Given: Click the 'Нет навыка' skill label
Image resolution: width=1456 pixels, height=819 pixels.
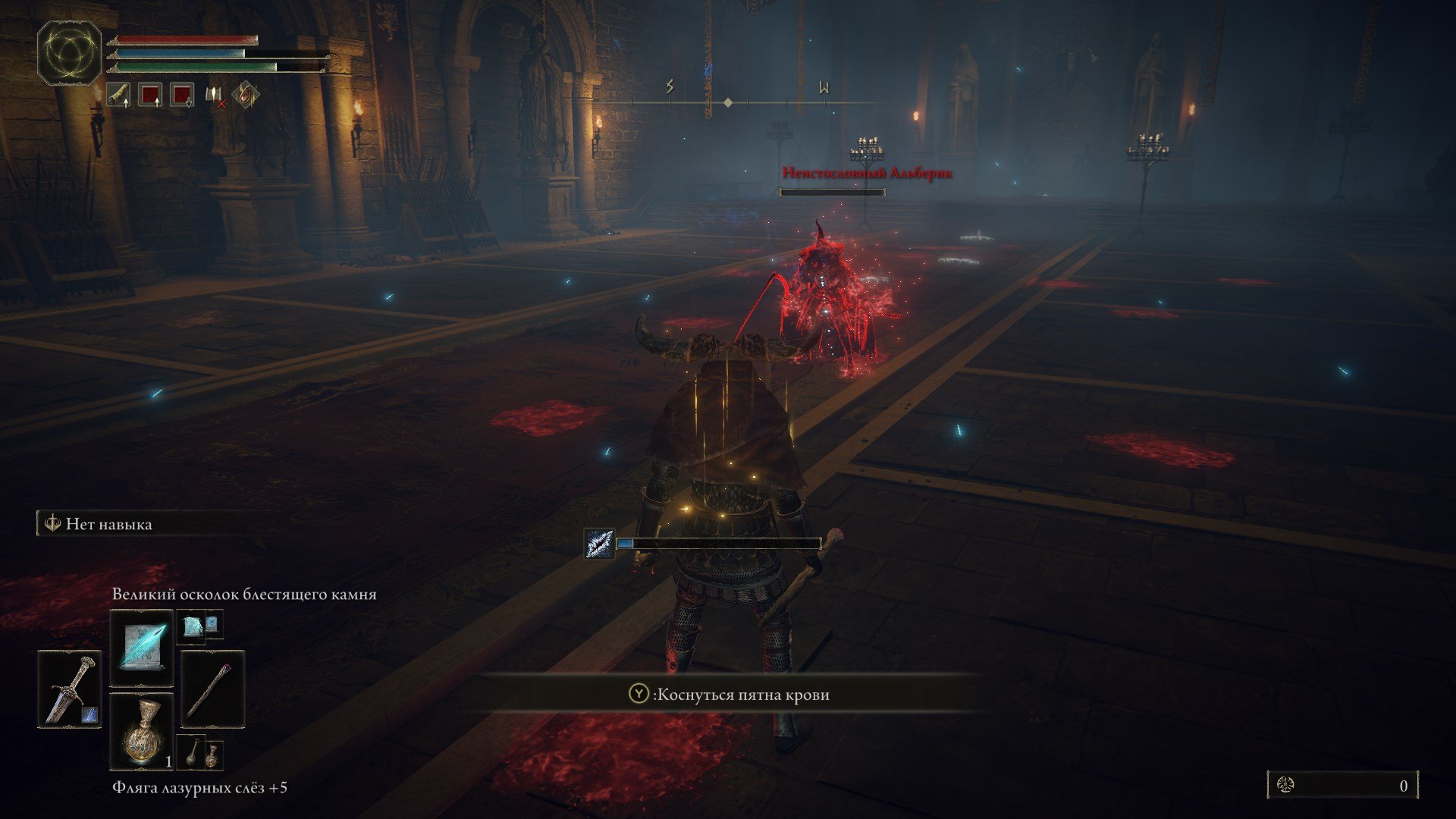Looking at the screenshot, I should pos(108,524).
